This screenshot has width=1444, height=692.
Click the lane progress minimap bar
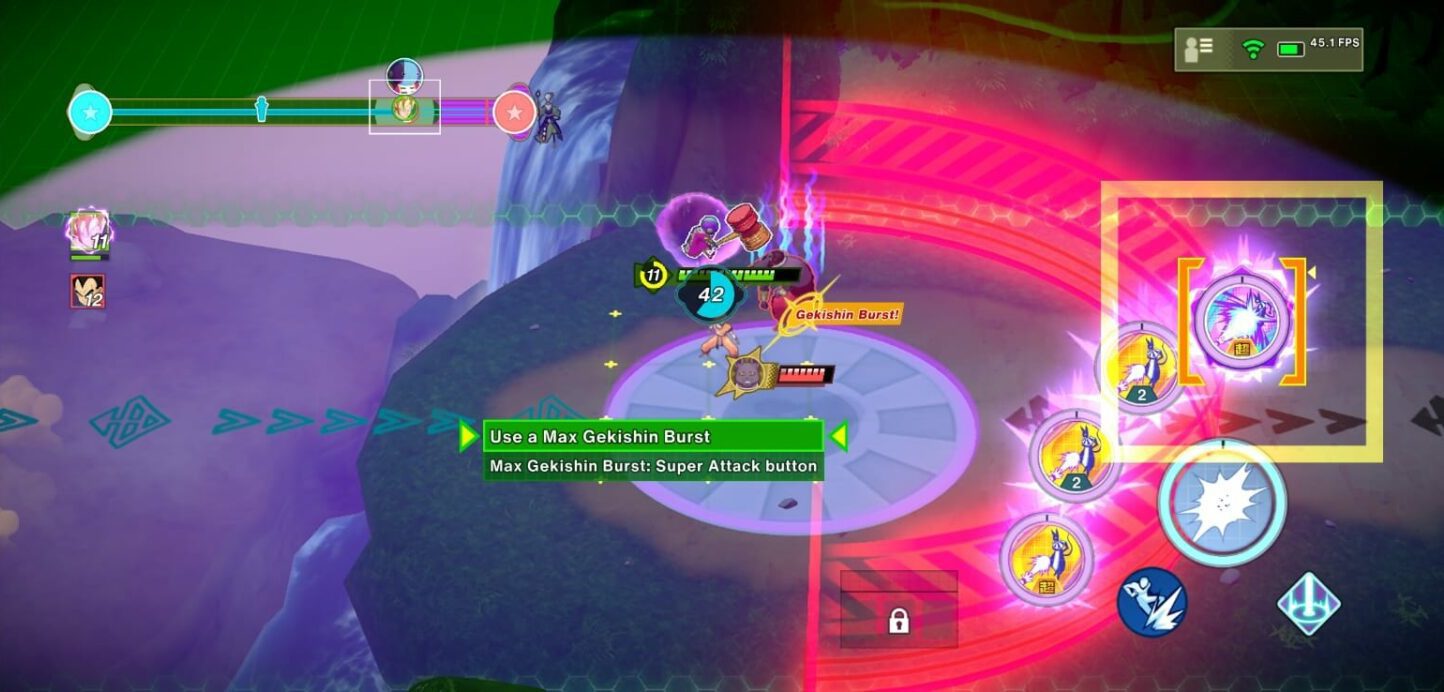tap(300, 112)
